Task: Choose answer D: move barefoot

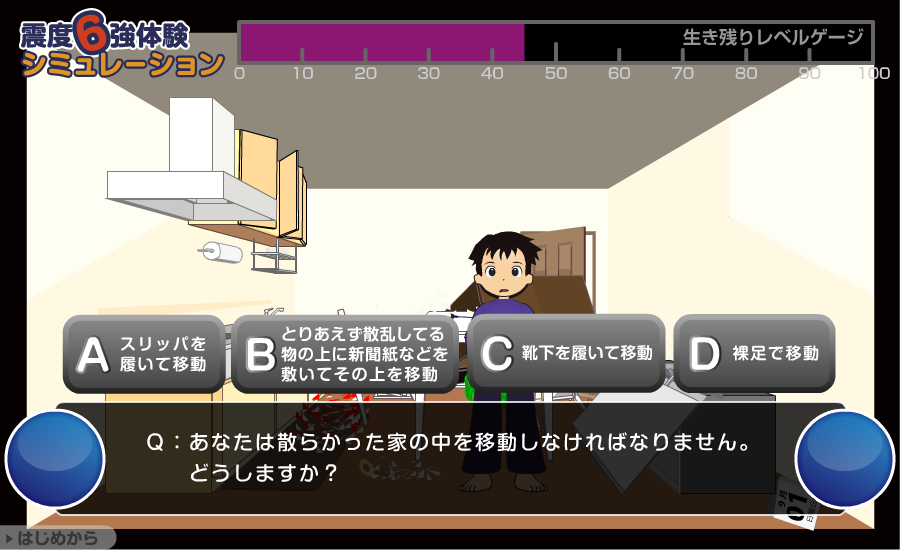Action: coord(754,353)
